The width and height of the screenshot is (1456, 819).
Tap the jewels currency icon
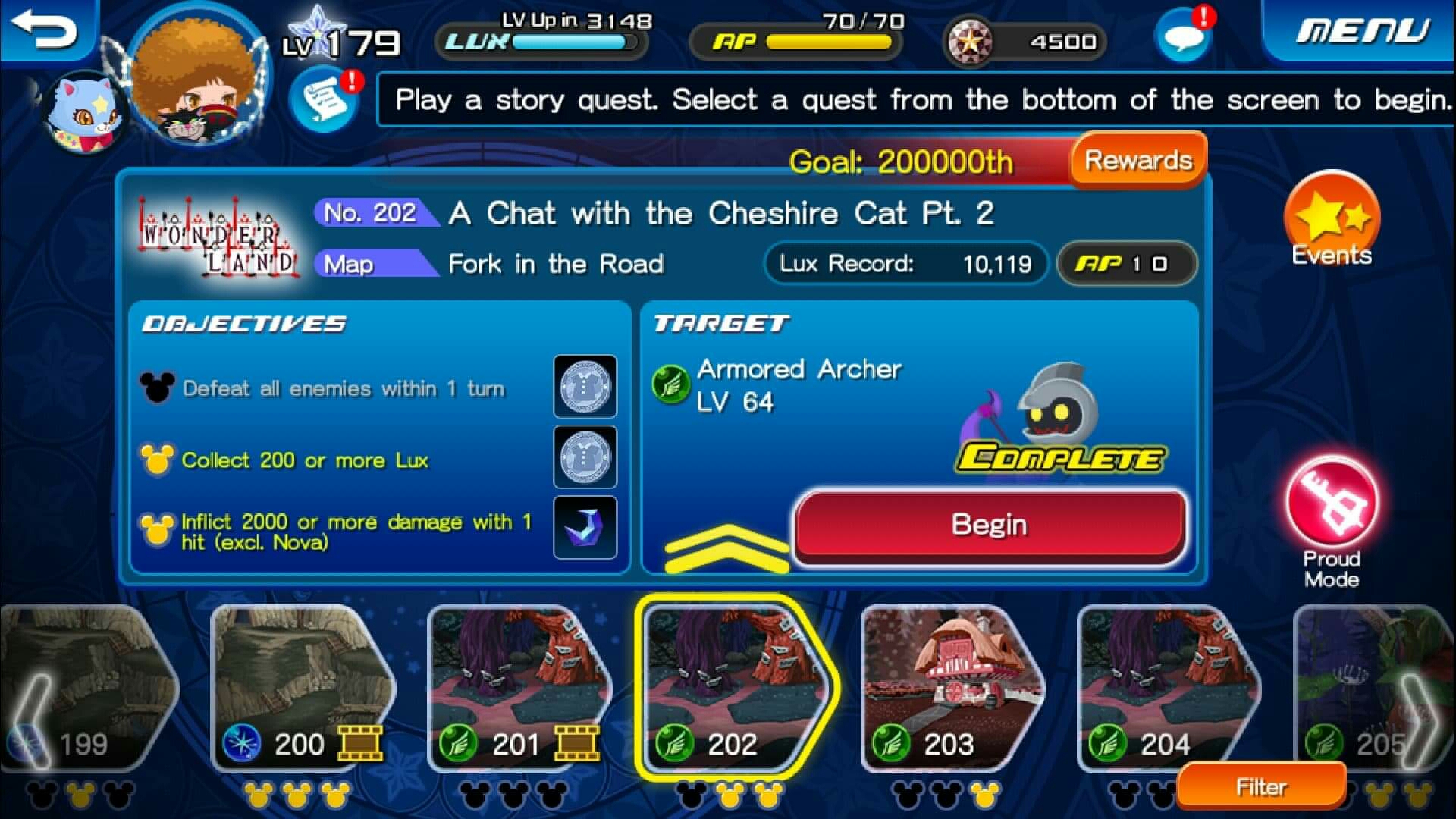tap(971, 41)
